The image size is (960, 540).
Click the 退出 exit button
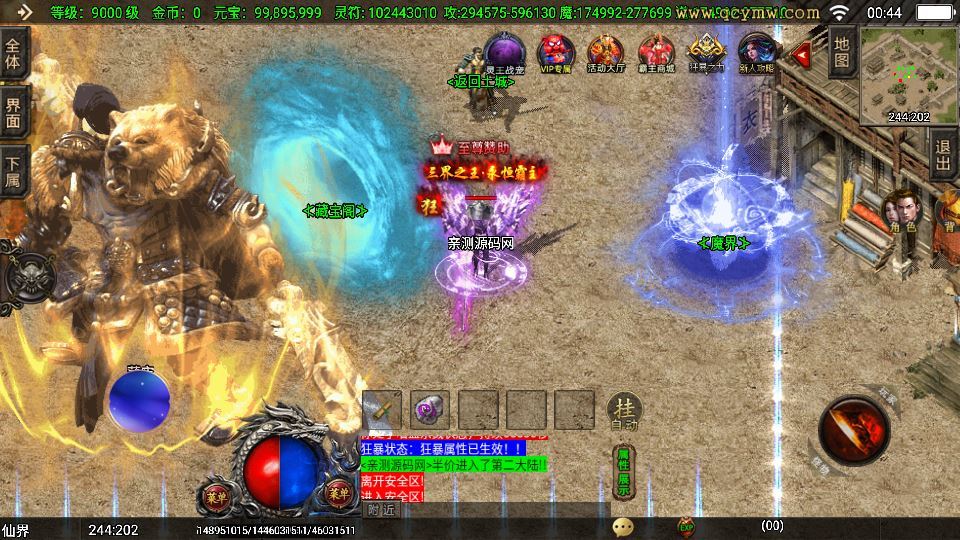[943, 155]
